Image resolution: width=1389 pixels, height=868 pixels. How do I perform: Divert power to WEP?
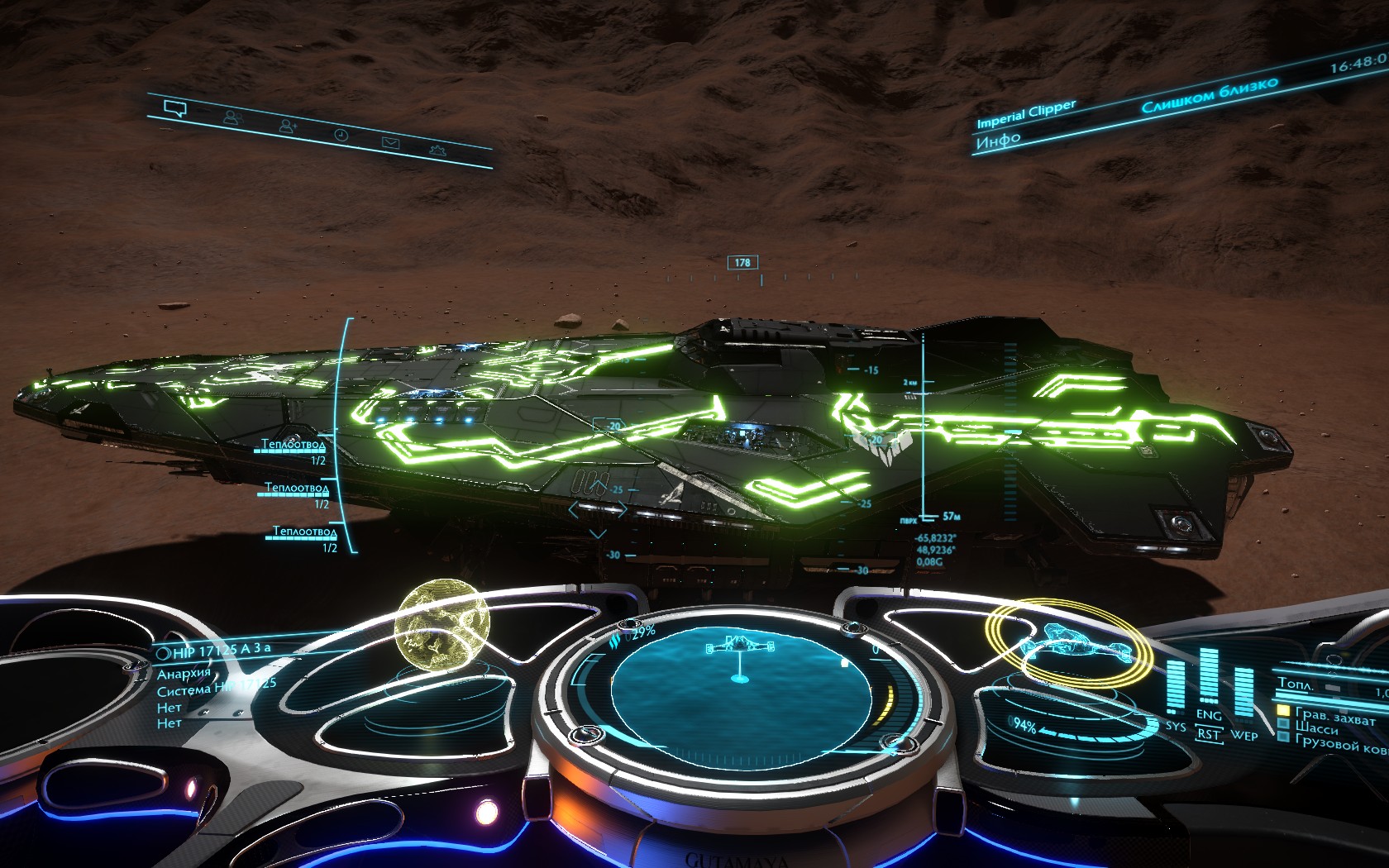coord(1243,735)
